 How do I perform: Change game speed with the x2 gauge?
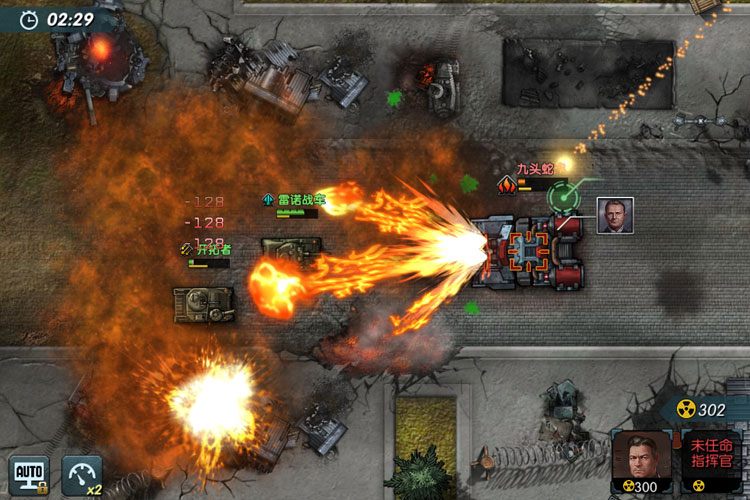82,475
